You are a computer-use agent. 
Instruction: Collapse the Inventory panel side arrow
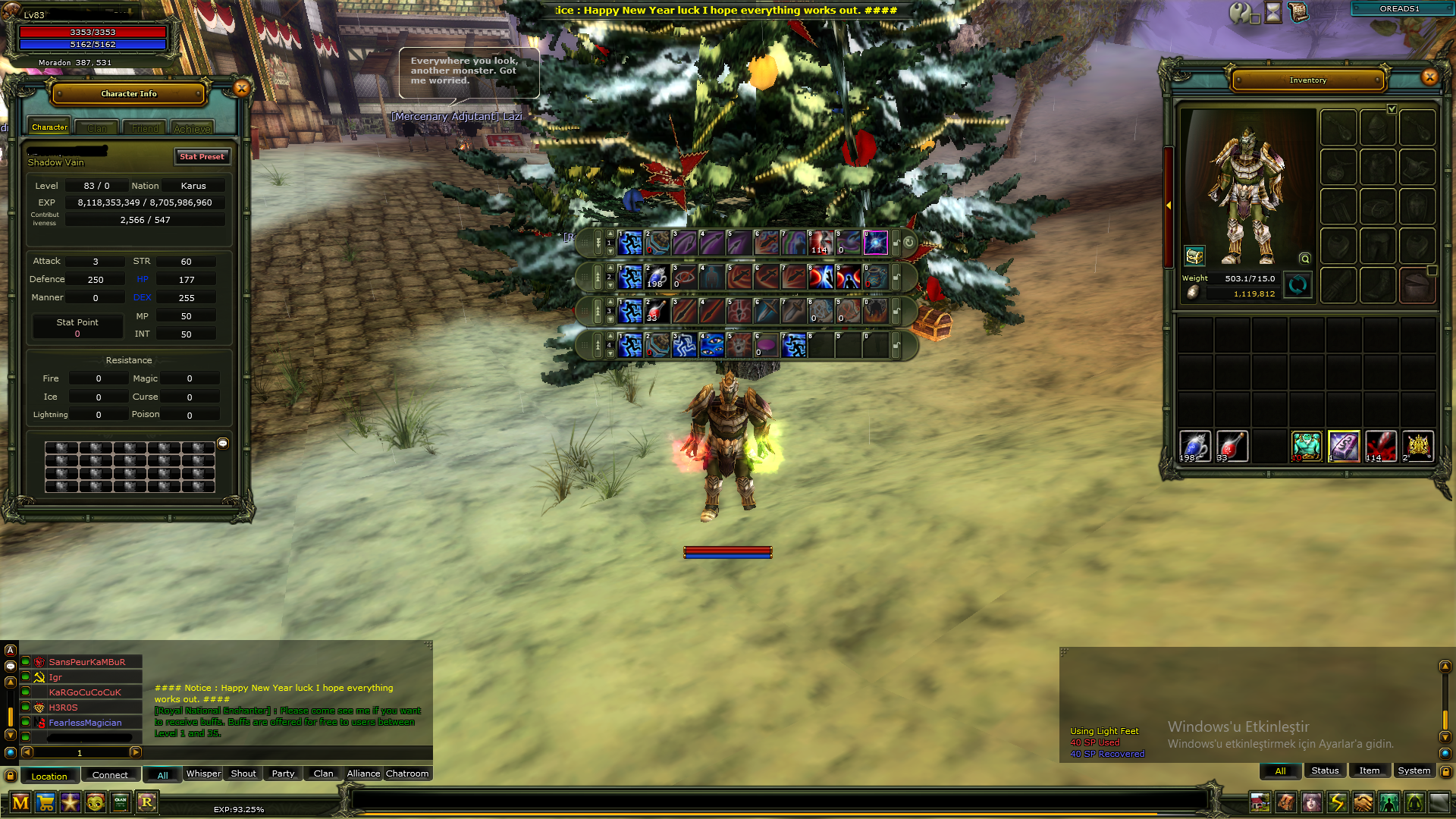coord(1169,204)
